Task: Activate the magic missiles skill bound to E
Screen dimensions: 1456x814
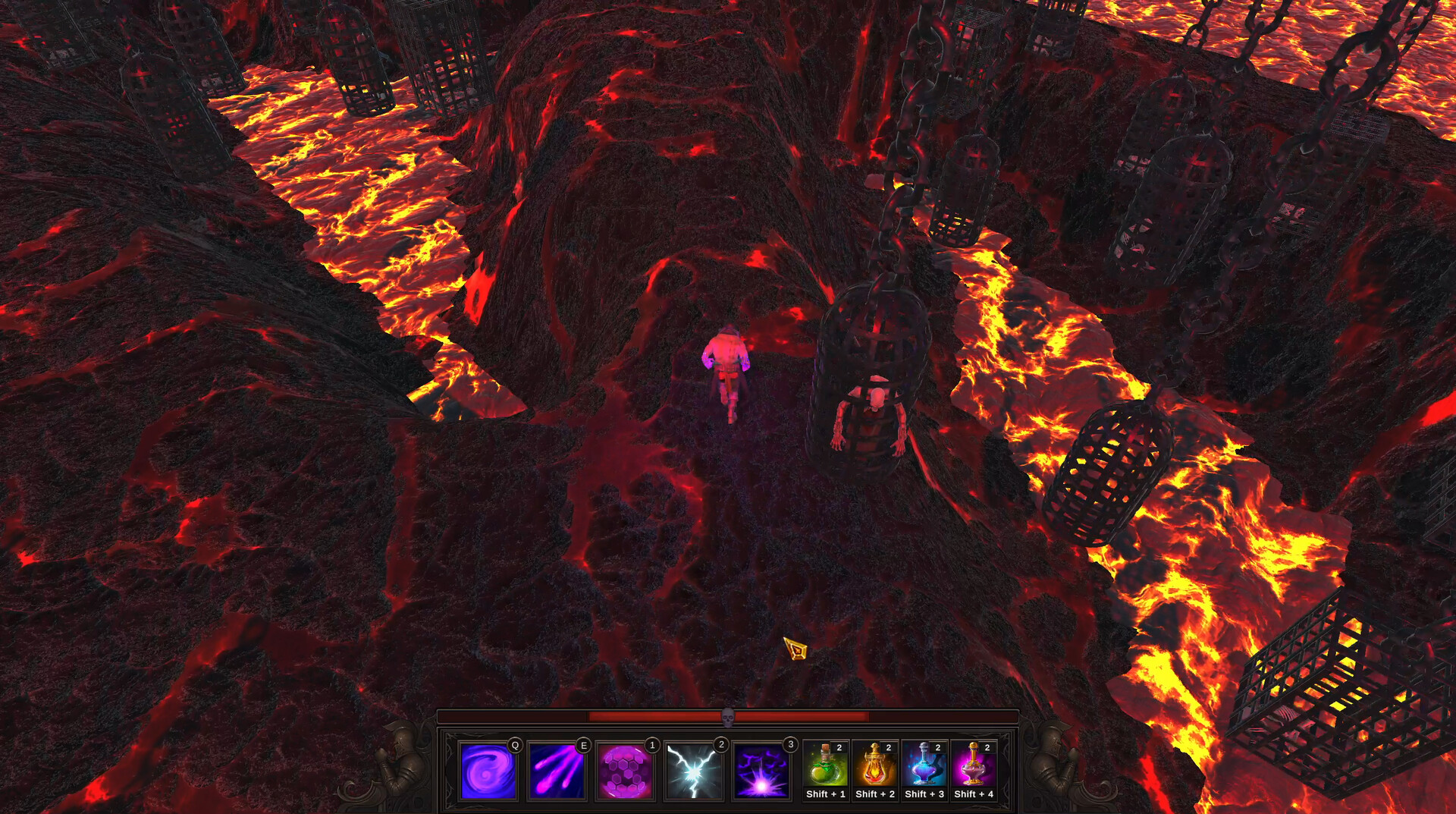Action: 557,772
